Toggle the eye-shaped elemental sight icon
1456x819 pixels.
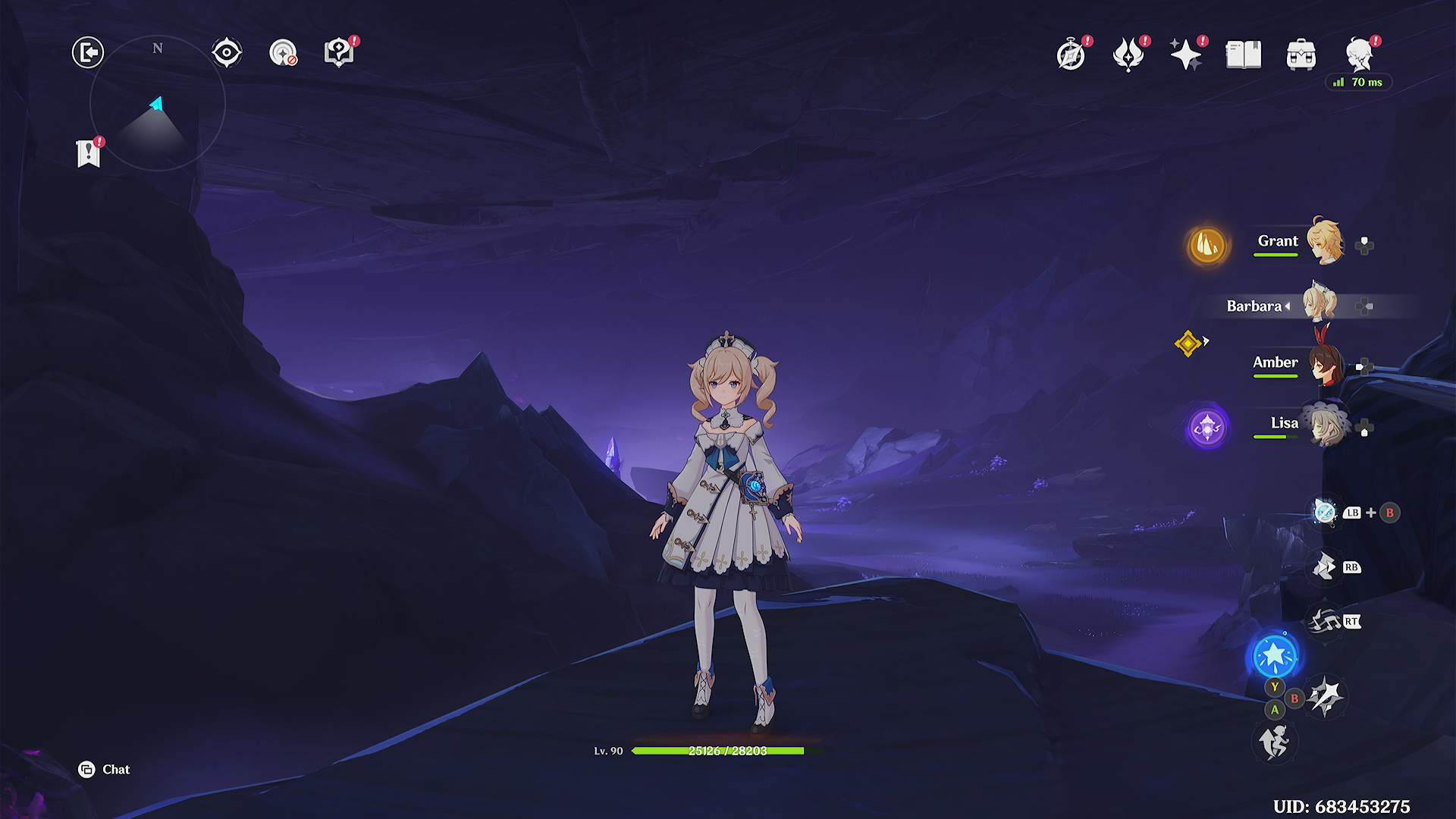pos(227,53)
